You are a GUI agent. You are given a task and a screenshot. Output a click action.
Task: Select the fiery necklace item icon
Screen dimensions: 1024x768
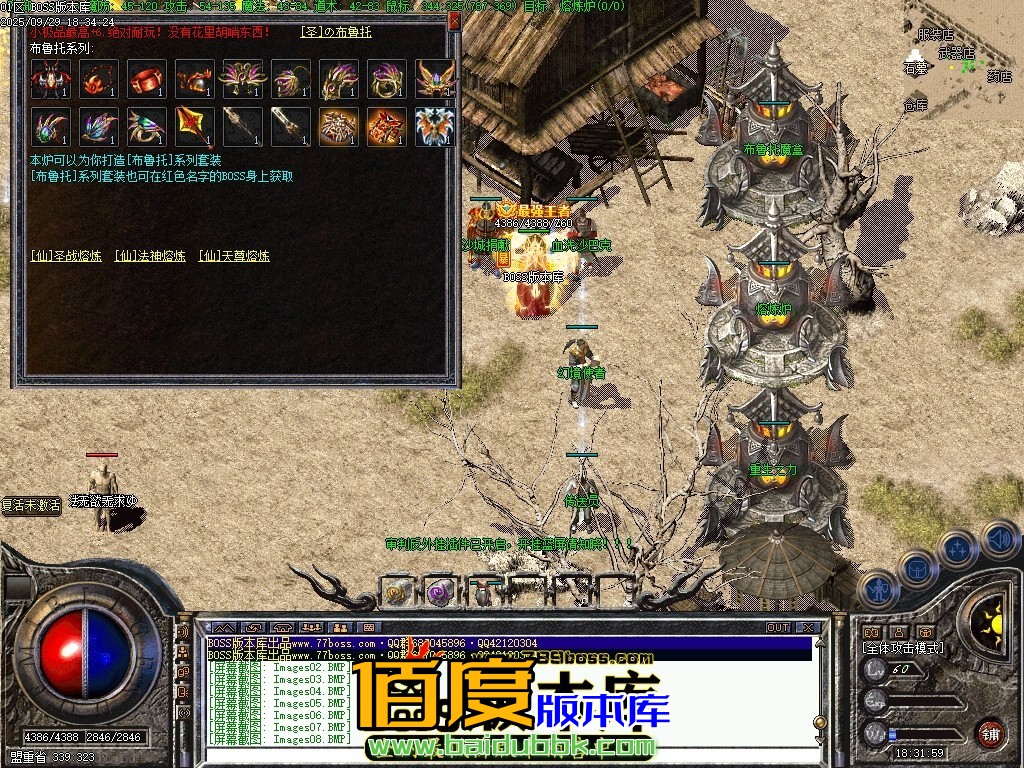click(x=98, y=79)
